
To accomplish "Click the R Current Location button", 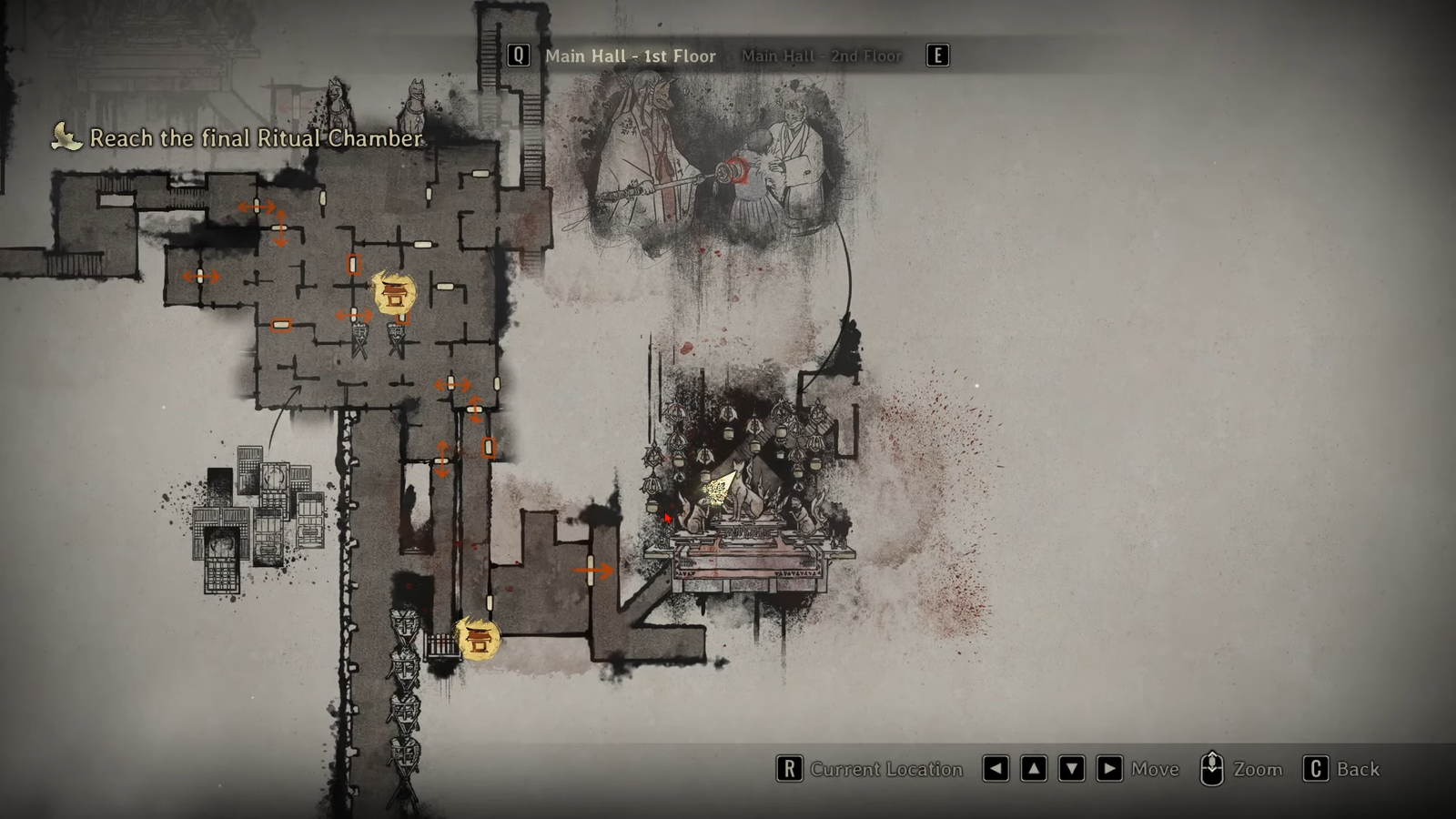I will (789, 769).
